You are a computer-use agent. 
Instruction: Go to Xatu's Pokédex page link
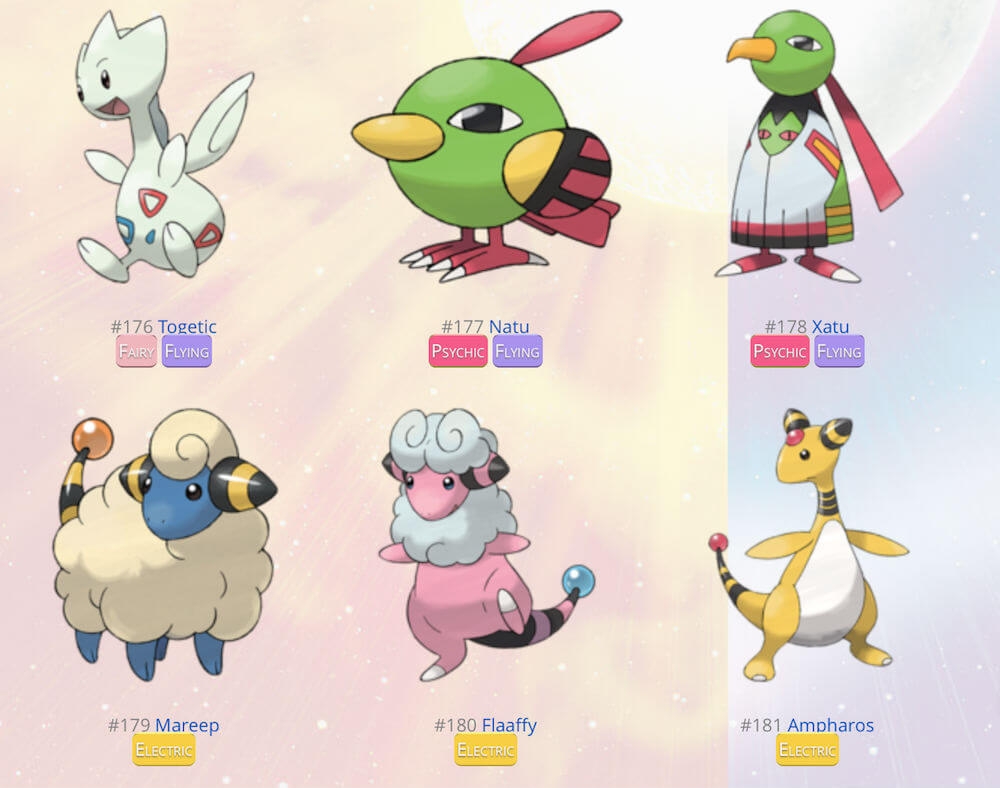click(x=830, y=327)
